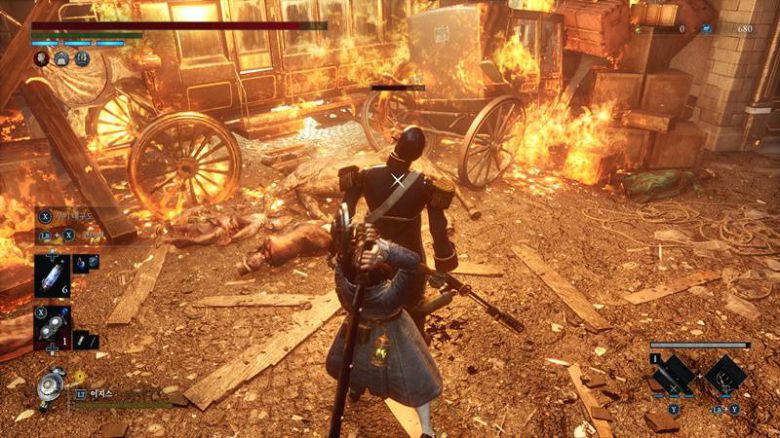Select the equipped sword weapon slot
Screen dimensions: 780x438
click(x=674, y=374)
